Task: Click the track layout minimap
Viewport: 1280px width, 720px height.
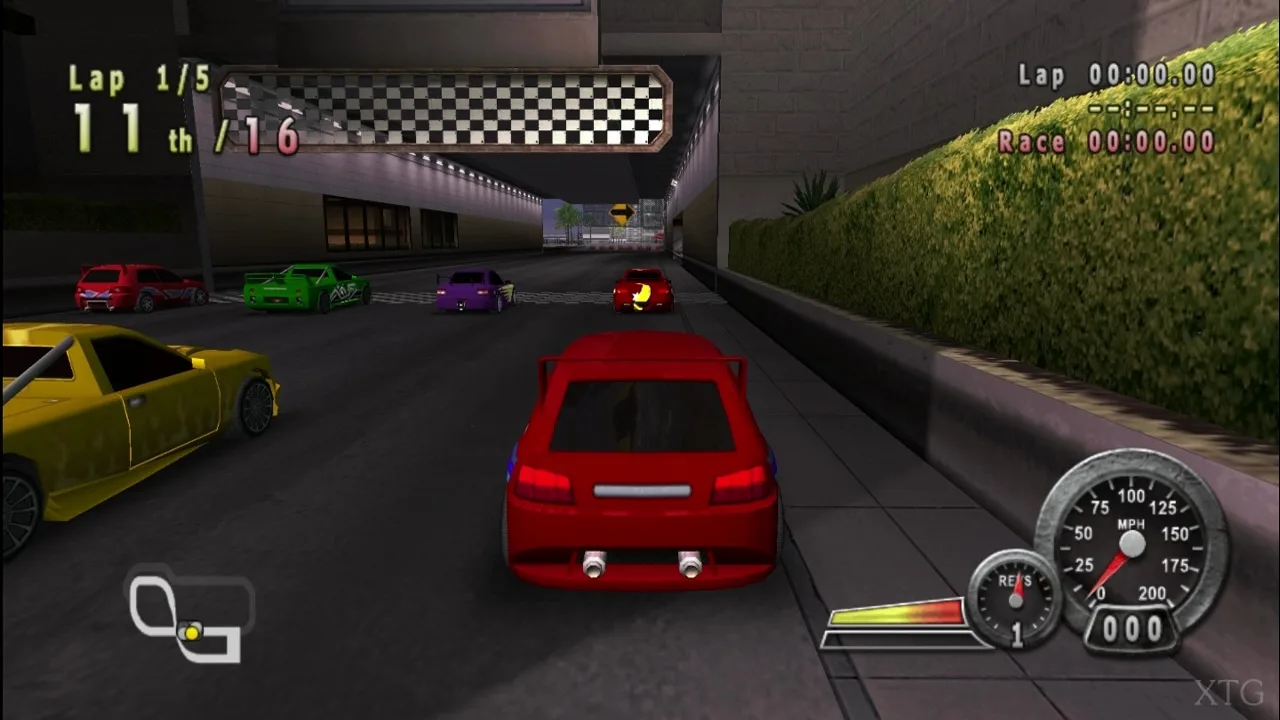Action: [187, 612]
